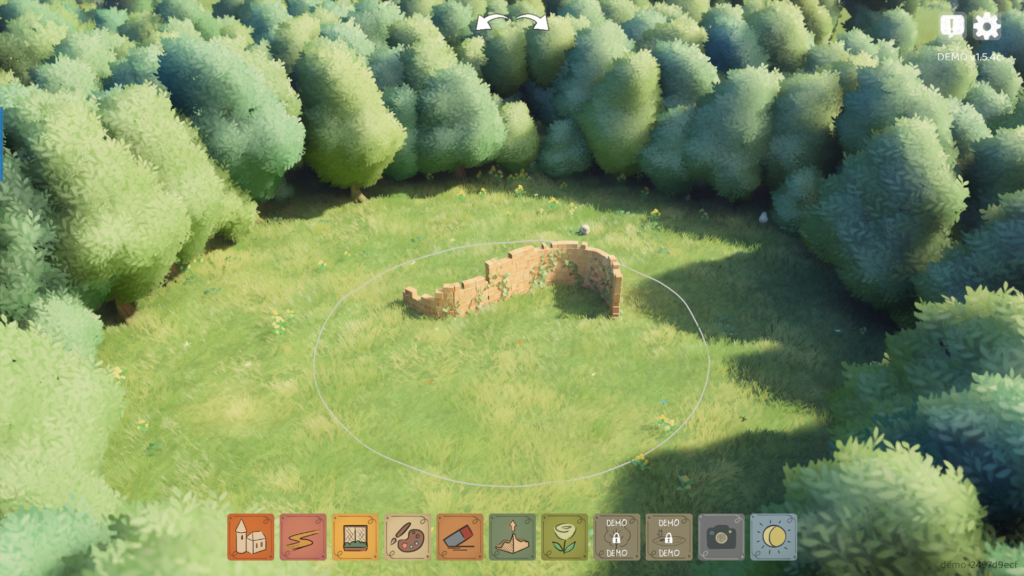
Task: Open the feedback exclamation speech bubble
Action: click(x=952, y=26)
